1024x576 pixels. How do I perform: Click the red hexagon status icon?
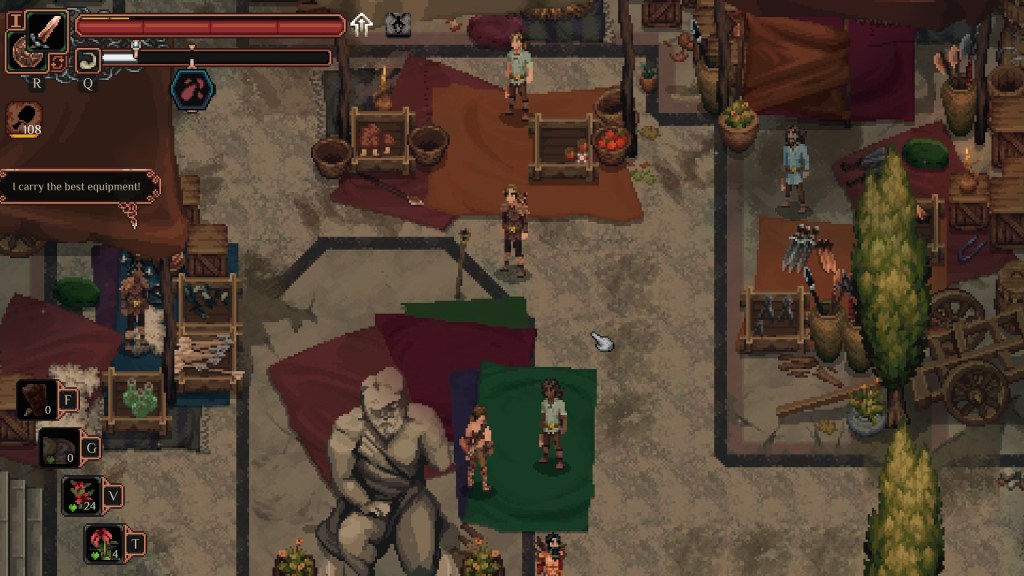coord(192,89)
